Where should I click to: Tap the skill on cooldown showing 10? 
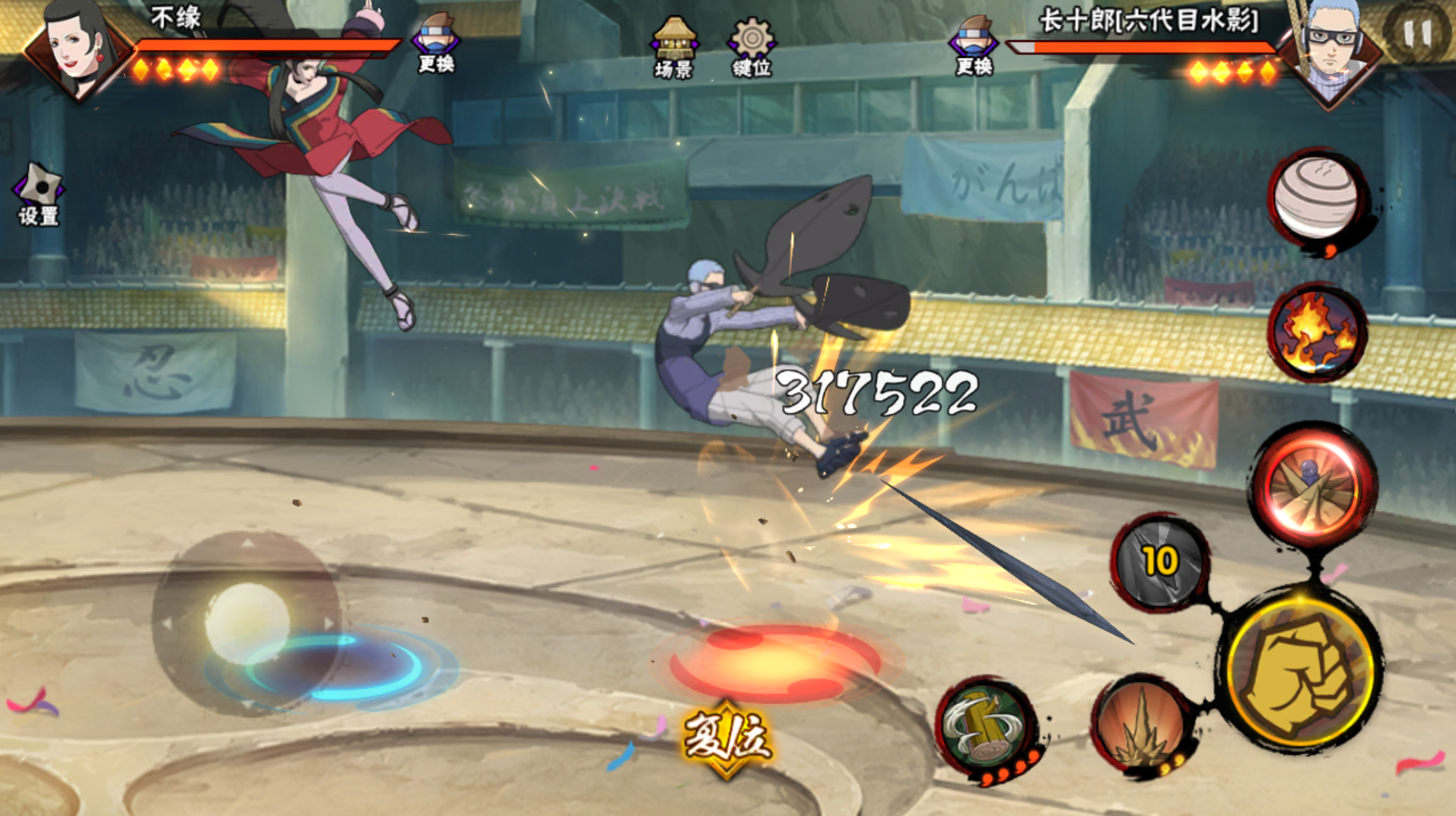point(1159,561)
